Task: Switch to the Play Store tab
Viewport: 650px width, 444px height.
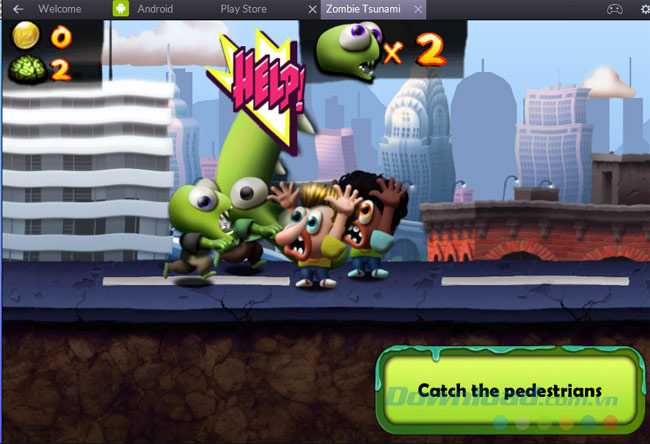Action: [x=243, y=9]
